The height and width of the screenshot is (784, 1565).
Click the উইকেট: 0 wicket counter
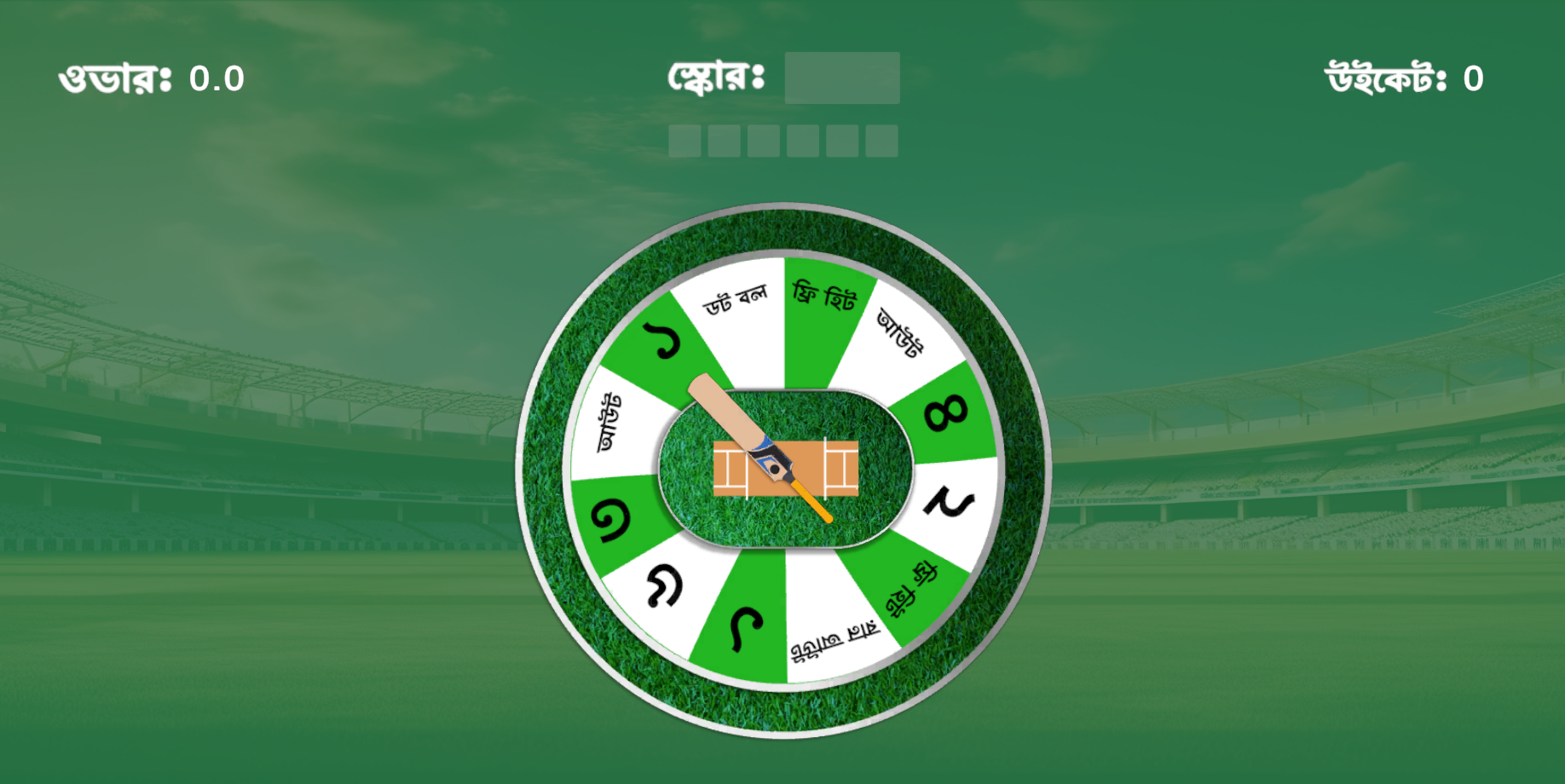1402,78
